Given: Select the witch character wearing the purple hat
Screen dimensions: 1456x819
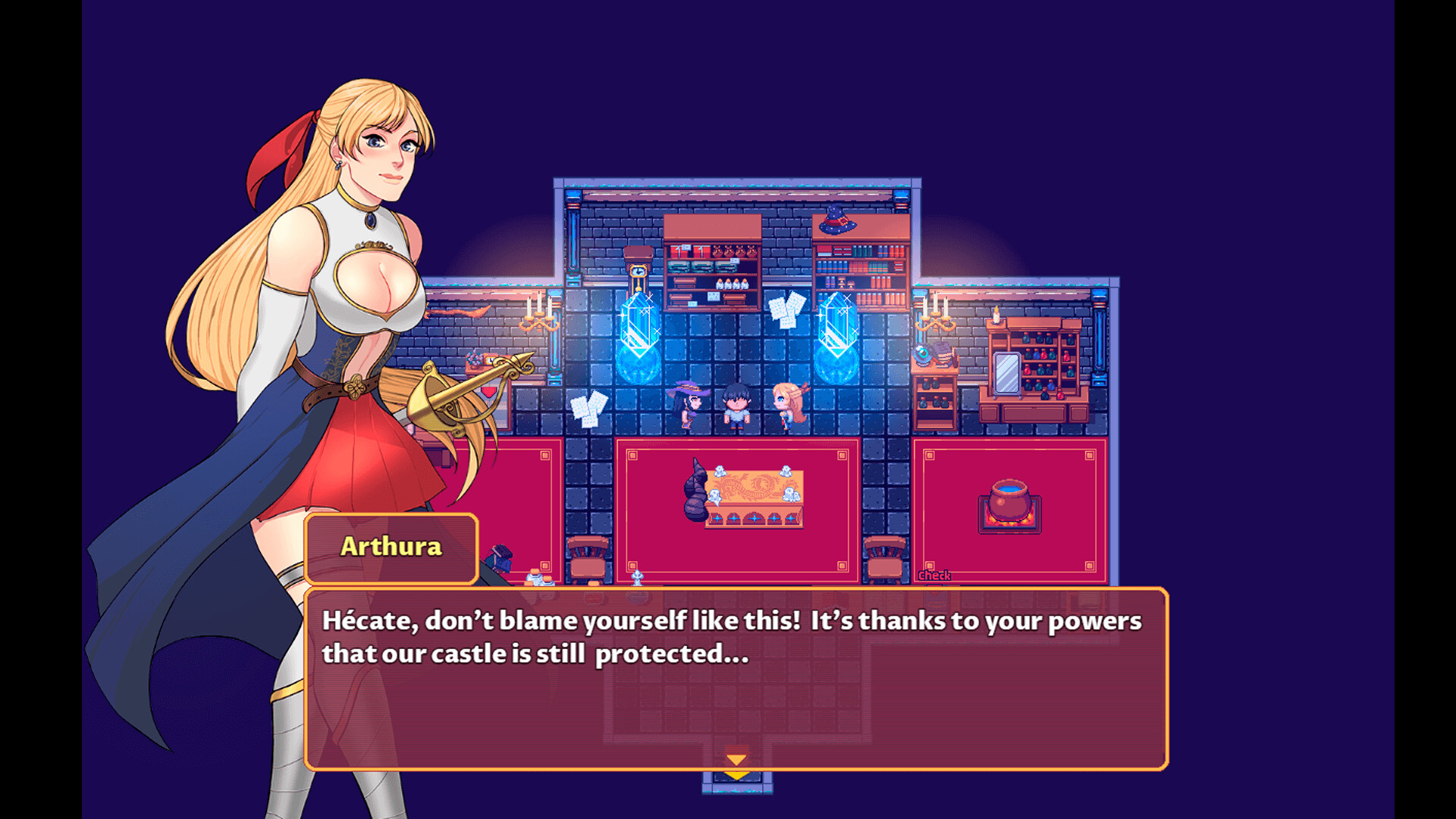Looking at the screenshot, I should point(689,406).
